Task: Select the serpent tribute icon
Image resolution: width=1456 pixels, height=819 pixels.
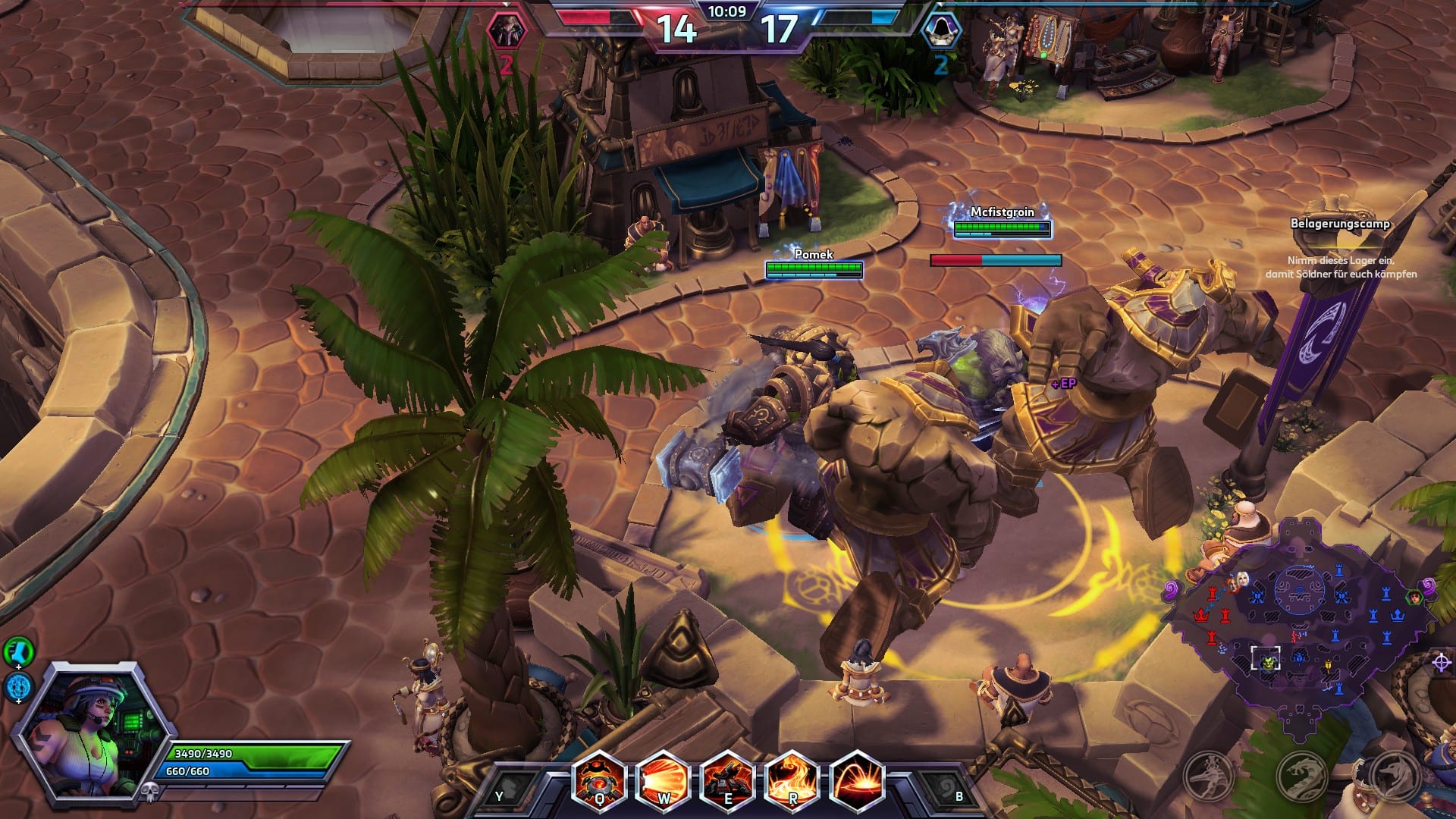Action: coord(1301,776)
